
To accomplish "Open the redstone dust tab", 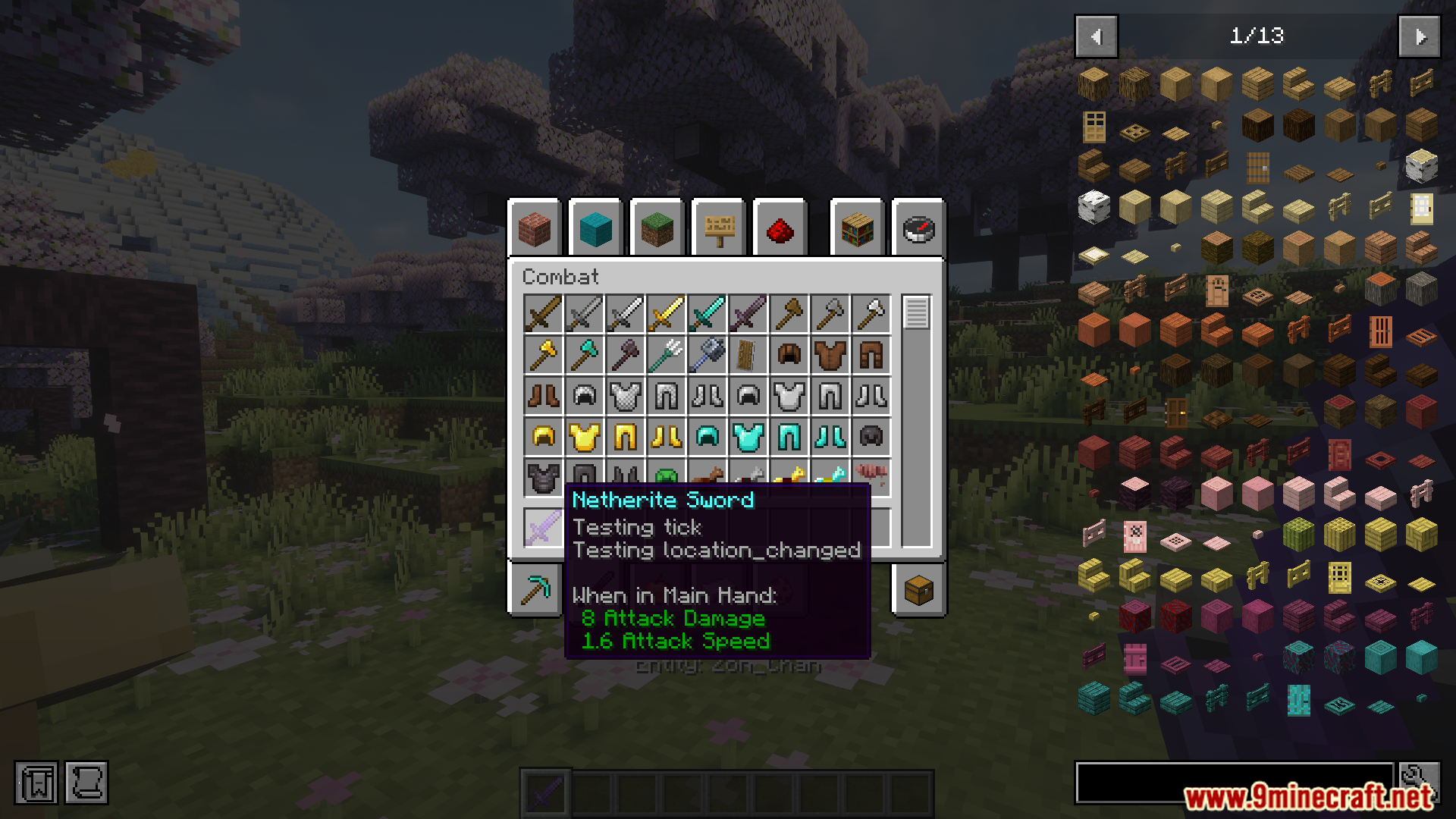I will click(780, 228).
